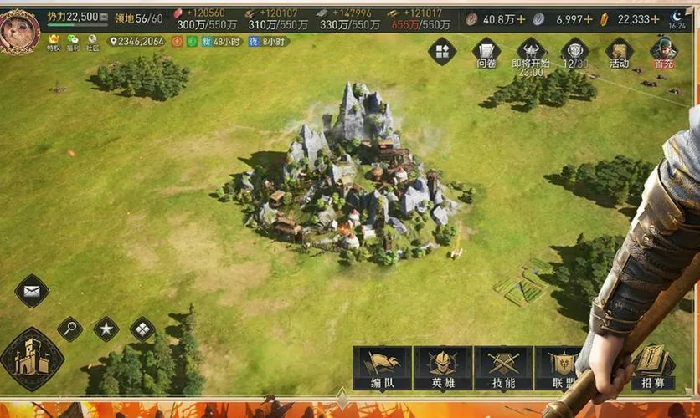The image size is (700, 418).
Task: Open the 招募 recruit menu
Action: [652, 366]
